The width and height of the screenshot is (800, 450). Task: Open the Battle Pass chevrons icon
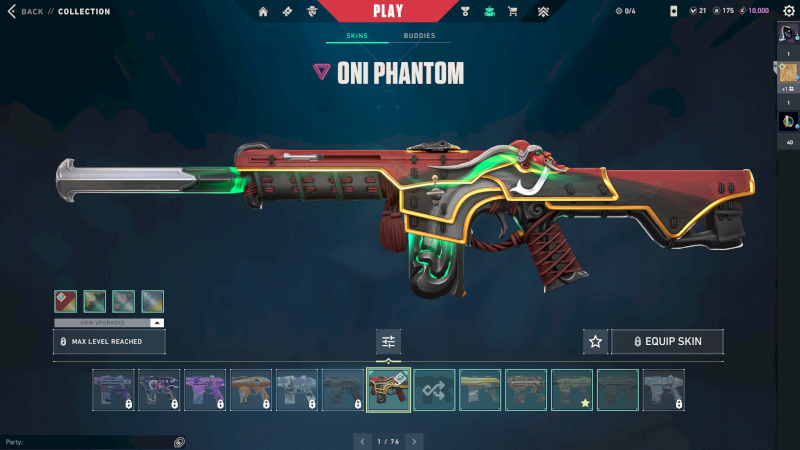pos(543,11)
